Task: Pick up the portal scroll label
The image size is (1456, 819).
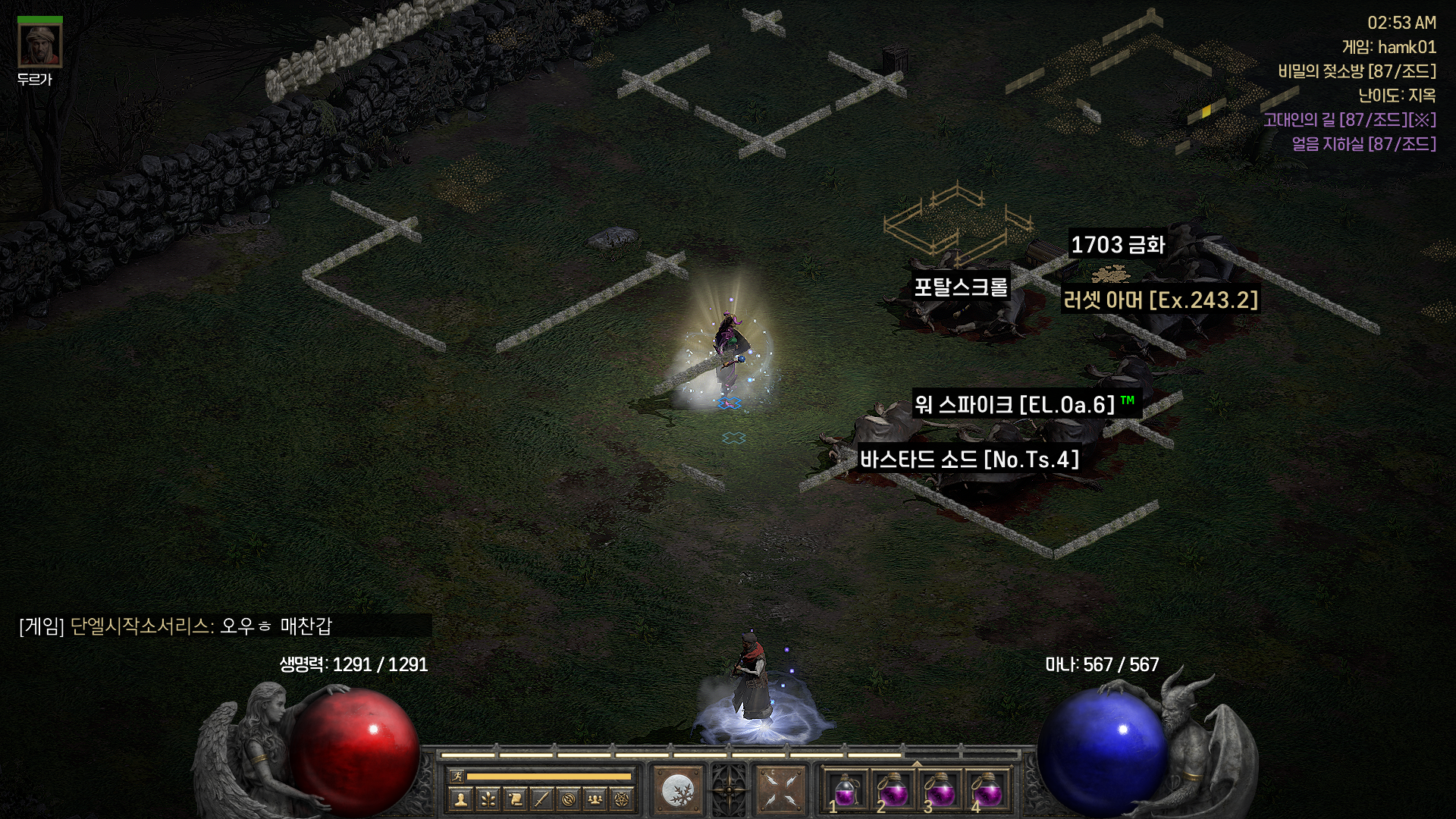Action: pos(960,287)
